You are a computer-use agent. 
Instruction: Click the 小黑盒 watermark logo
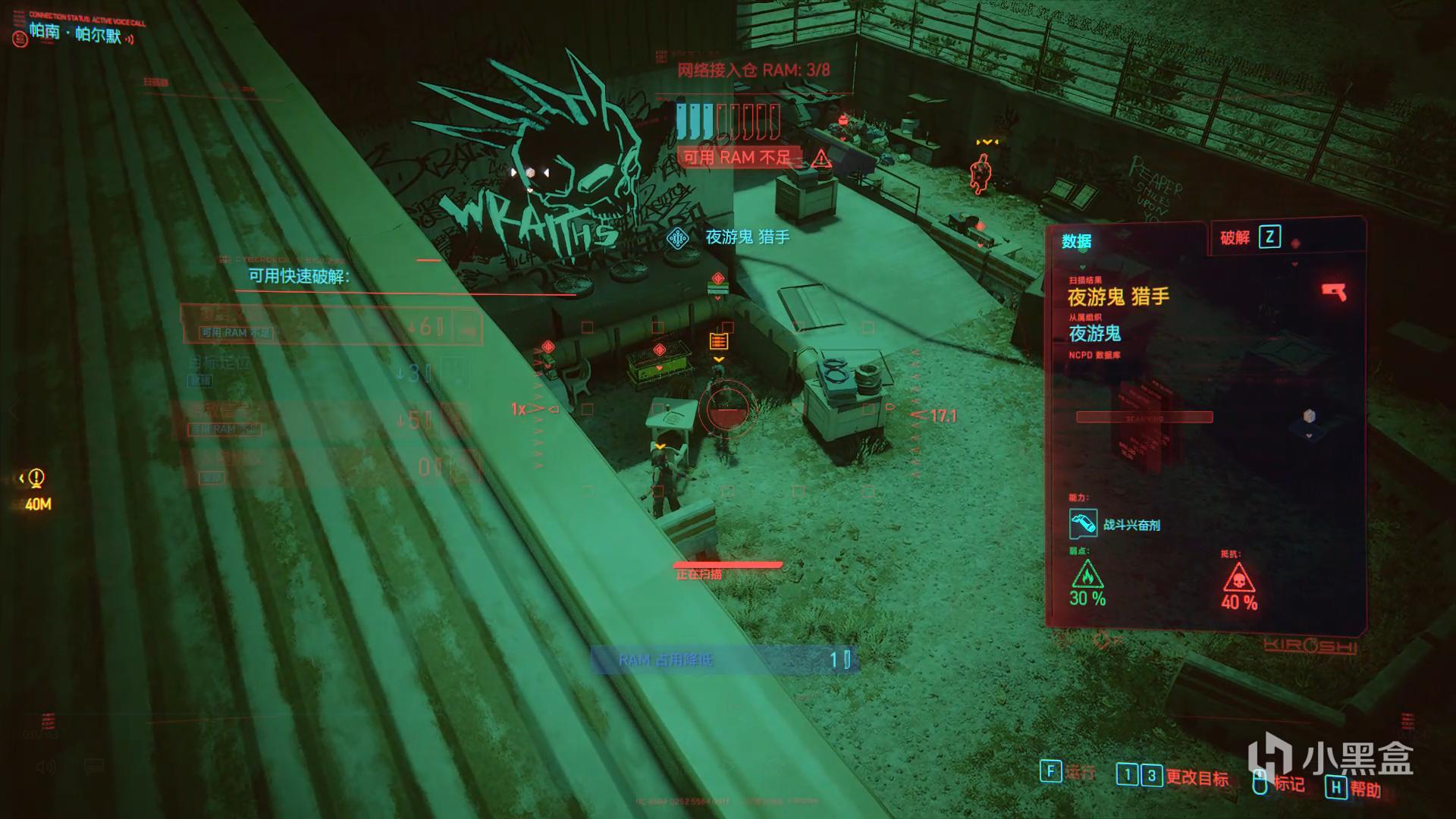coord(1330,759)
